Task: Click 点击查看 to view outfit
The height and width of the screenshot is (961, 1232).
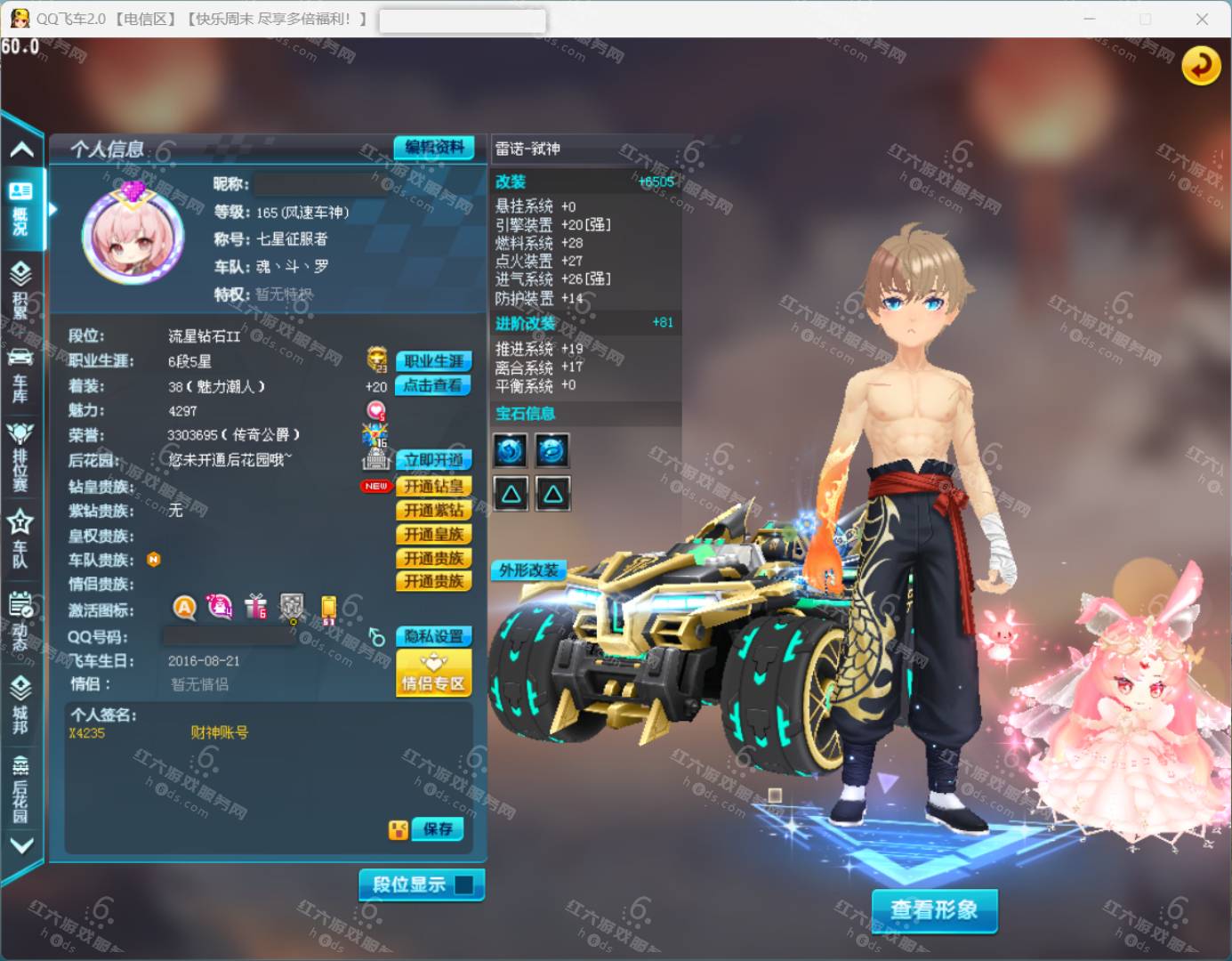Action: click(x=433, y=385)
